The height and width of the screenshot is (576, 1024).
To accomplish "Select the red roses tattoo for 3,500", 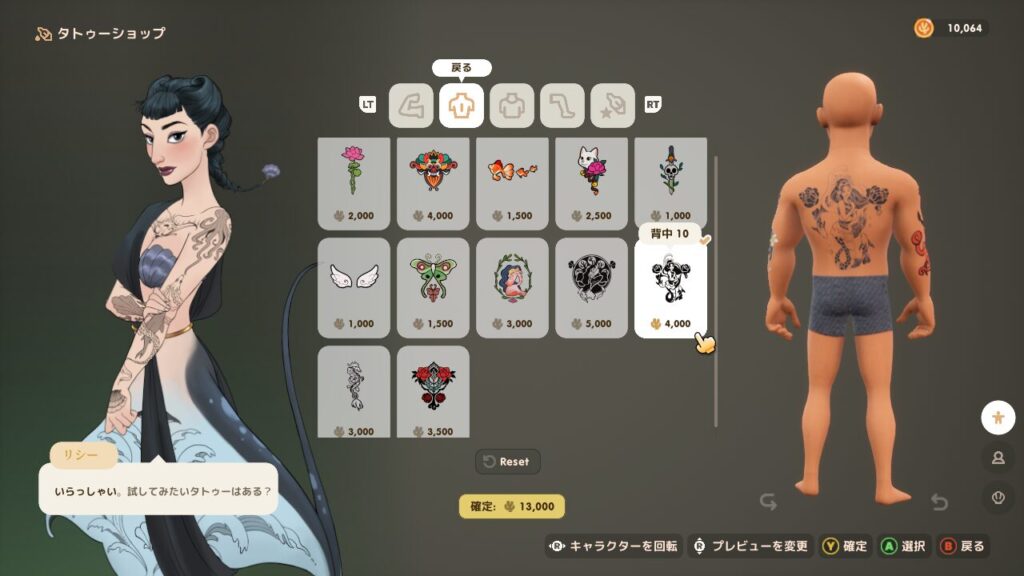I will tap(432, 391).
